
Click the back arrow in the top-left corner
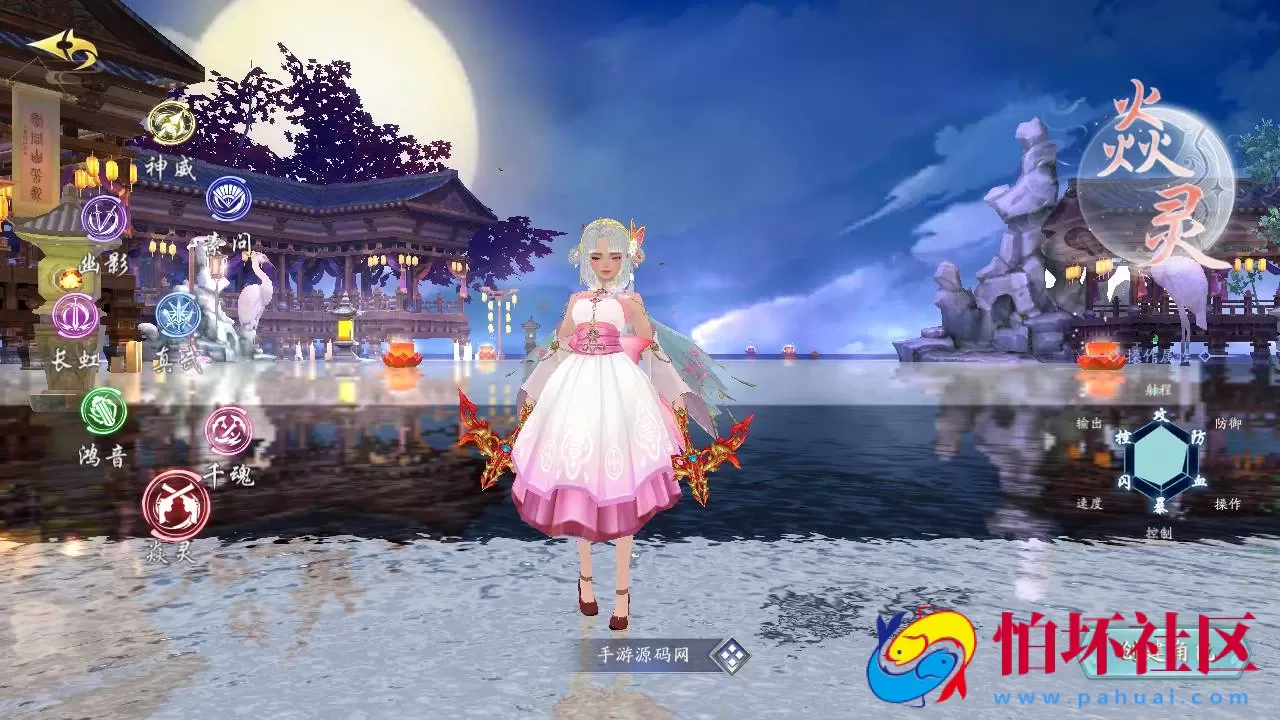click(x=63, y=46)
